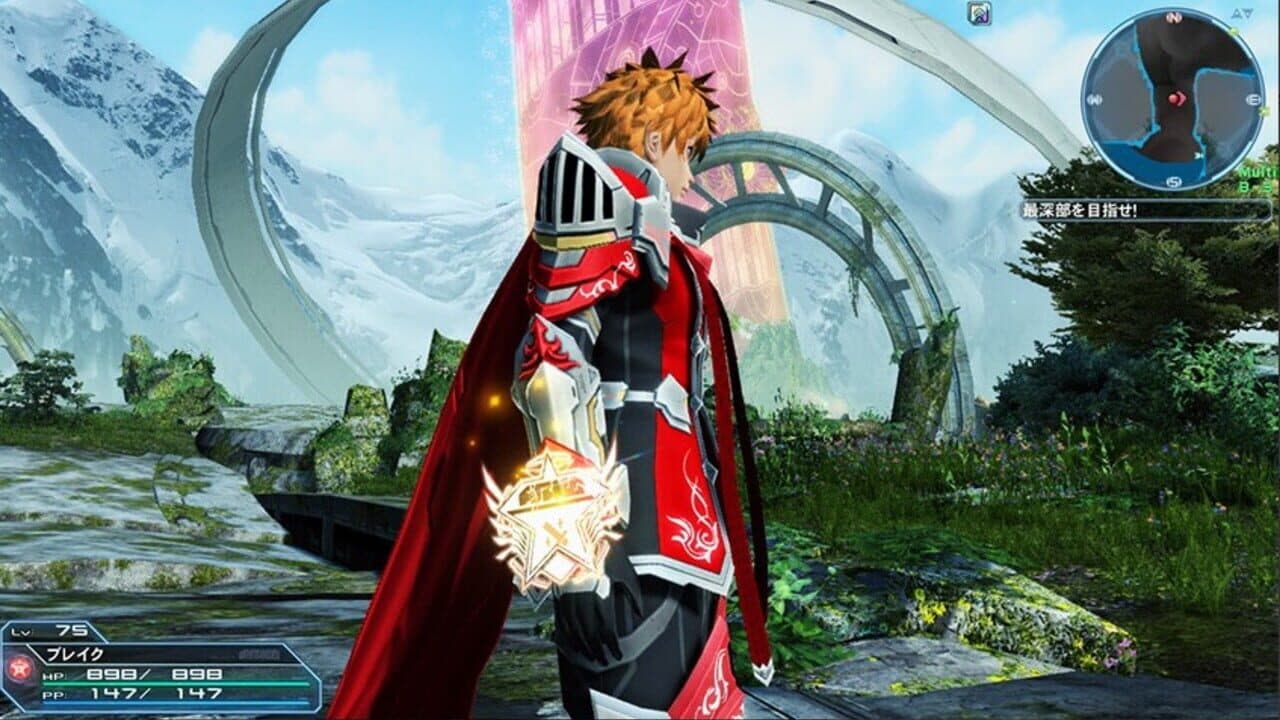1280x720 pixels.
Task: Click the yellow star objective marker on the minimap
Action: tap(1233, 31)
